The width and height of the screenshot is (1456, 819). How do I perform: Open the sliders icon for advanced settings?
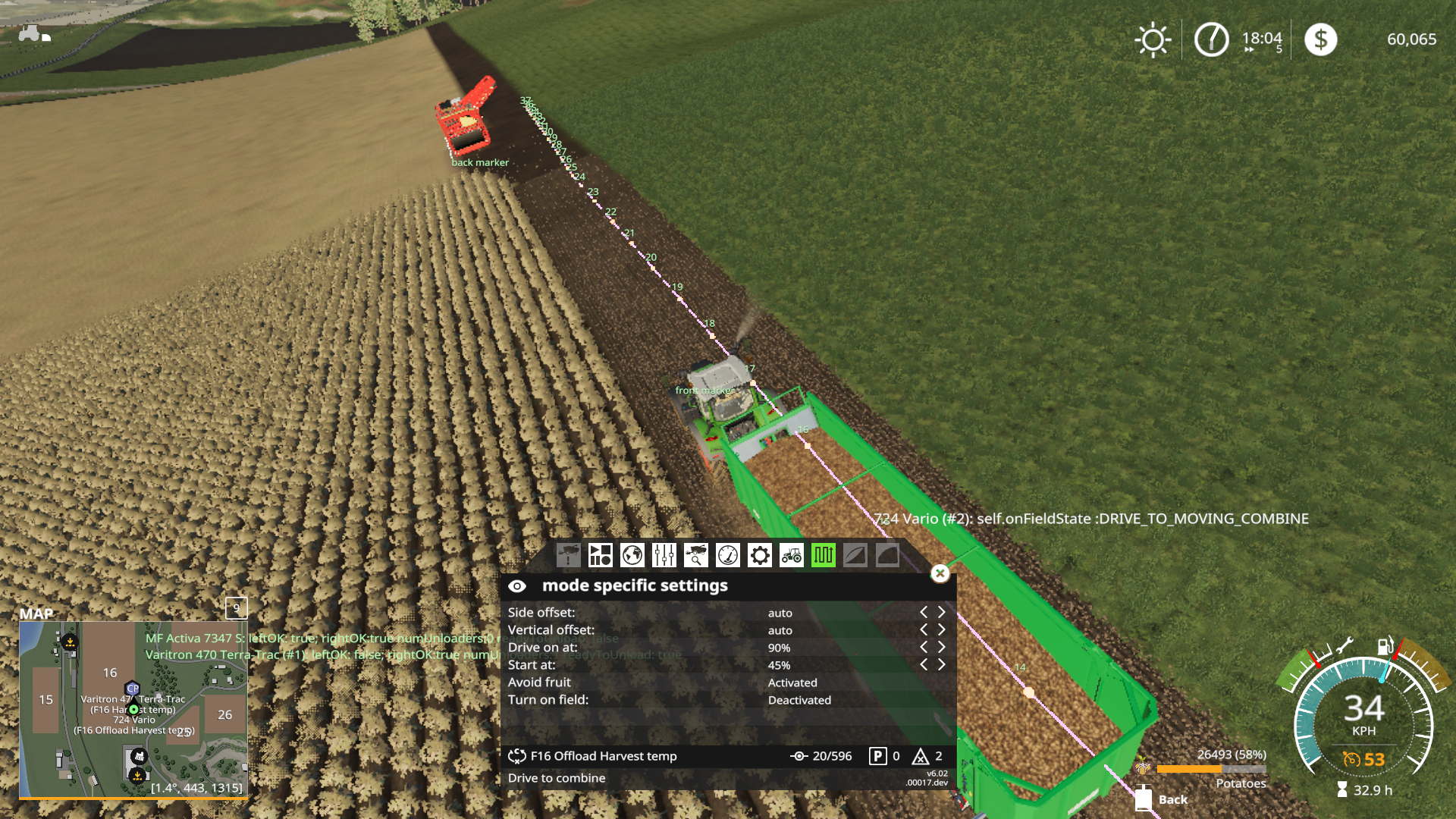663,555
